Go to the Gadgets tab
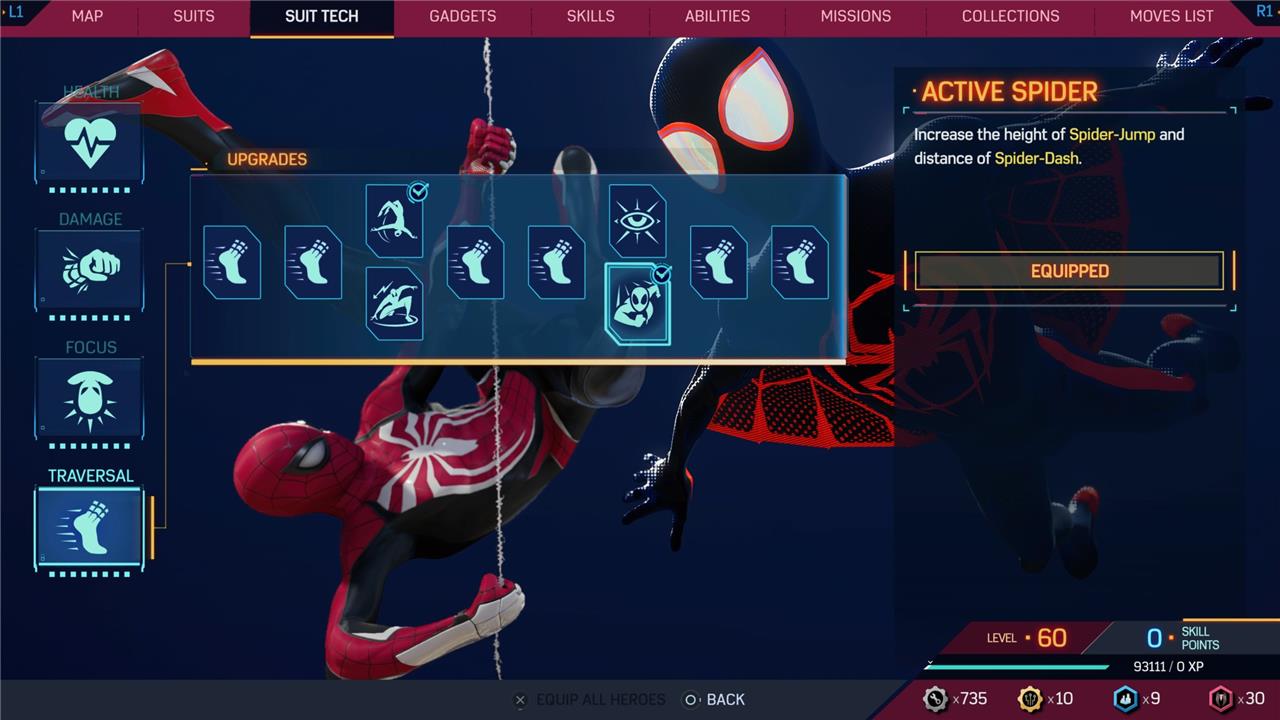 coord(462,16)
